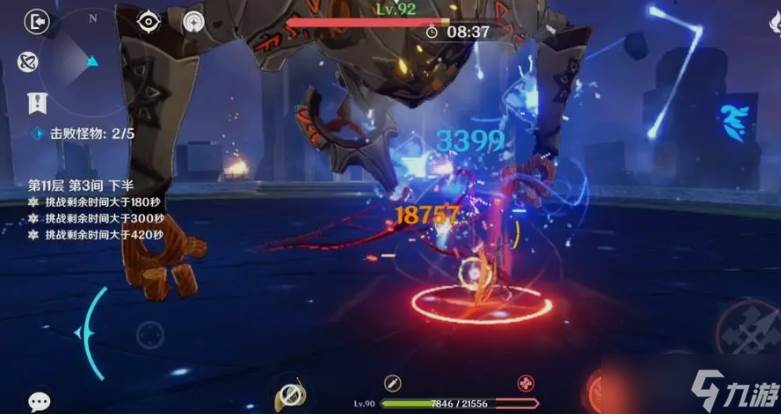Open the challenge banner exclamation icon
This screenshot has width=781, height=414.
click(38, 102)
